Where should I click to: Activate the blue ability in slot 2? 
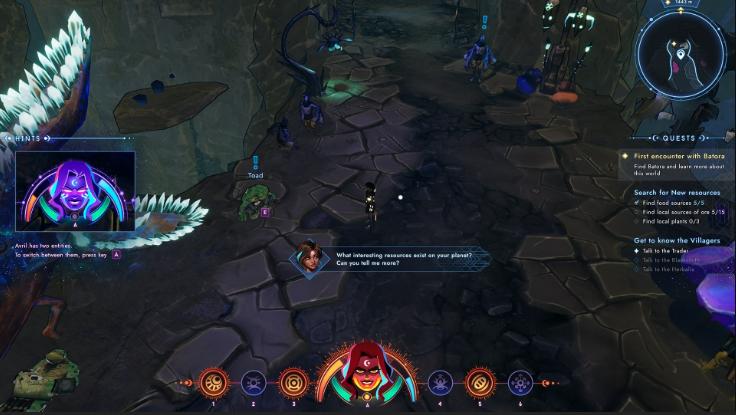pyautogui.click(x=253, y=382)
